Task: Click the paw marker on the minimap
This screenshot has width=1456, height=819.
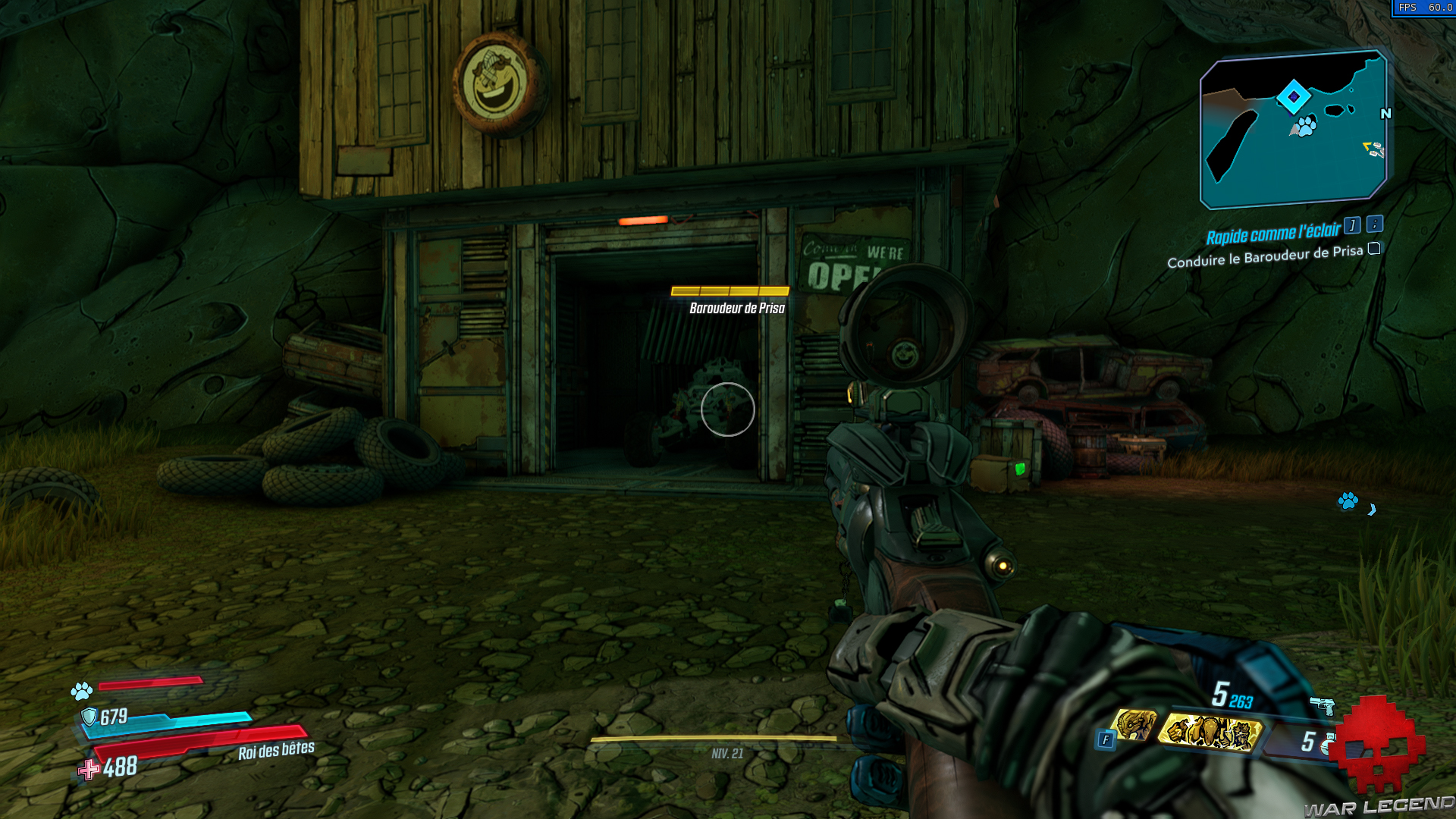Action: pyautogui.click(x=1306, y=127)
